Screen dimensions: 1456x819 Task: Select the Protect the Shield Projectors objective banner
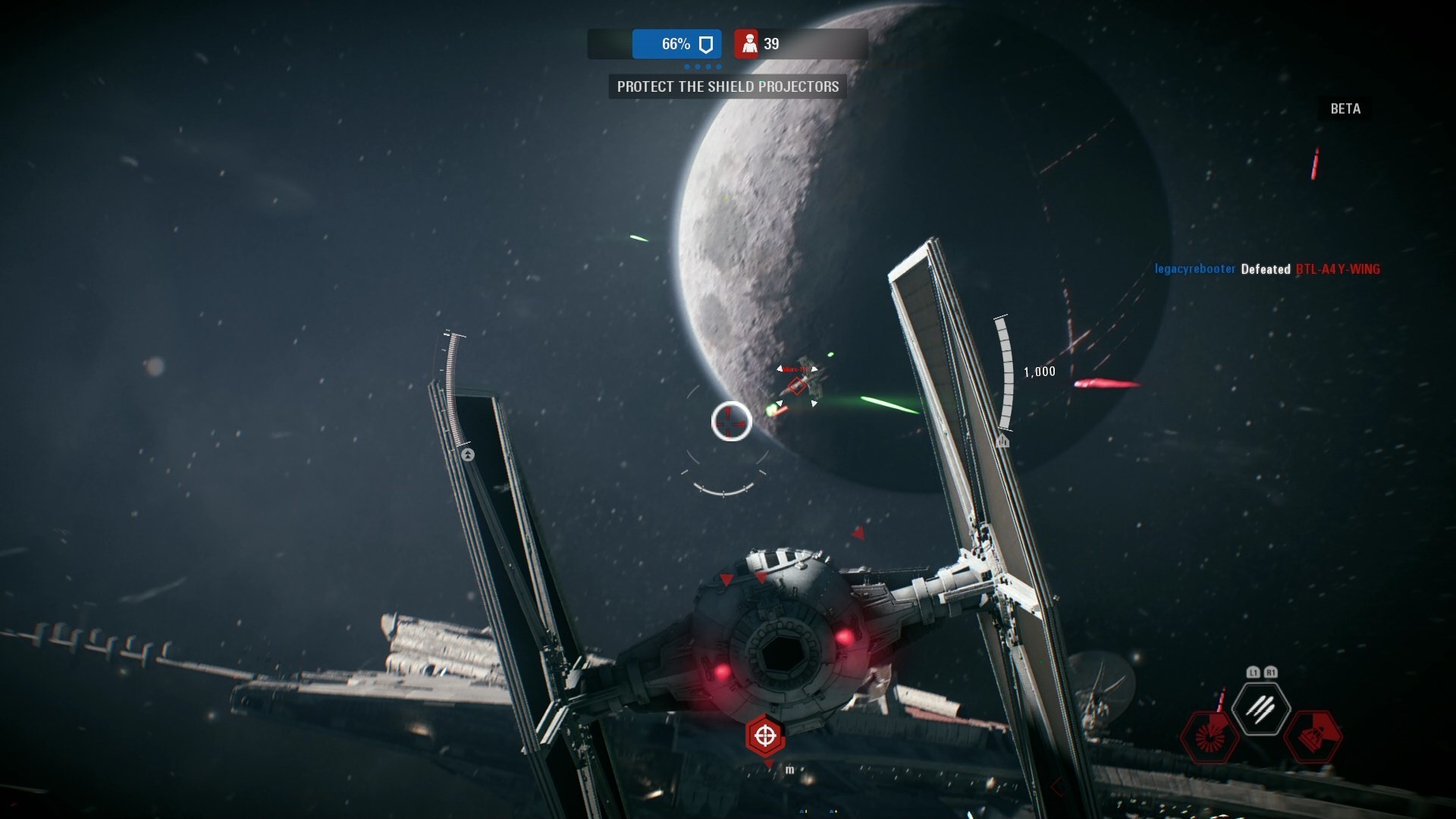[727, 86]
